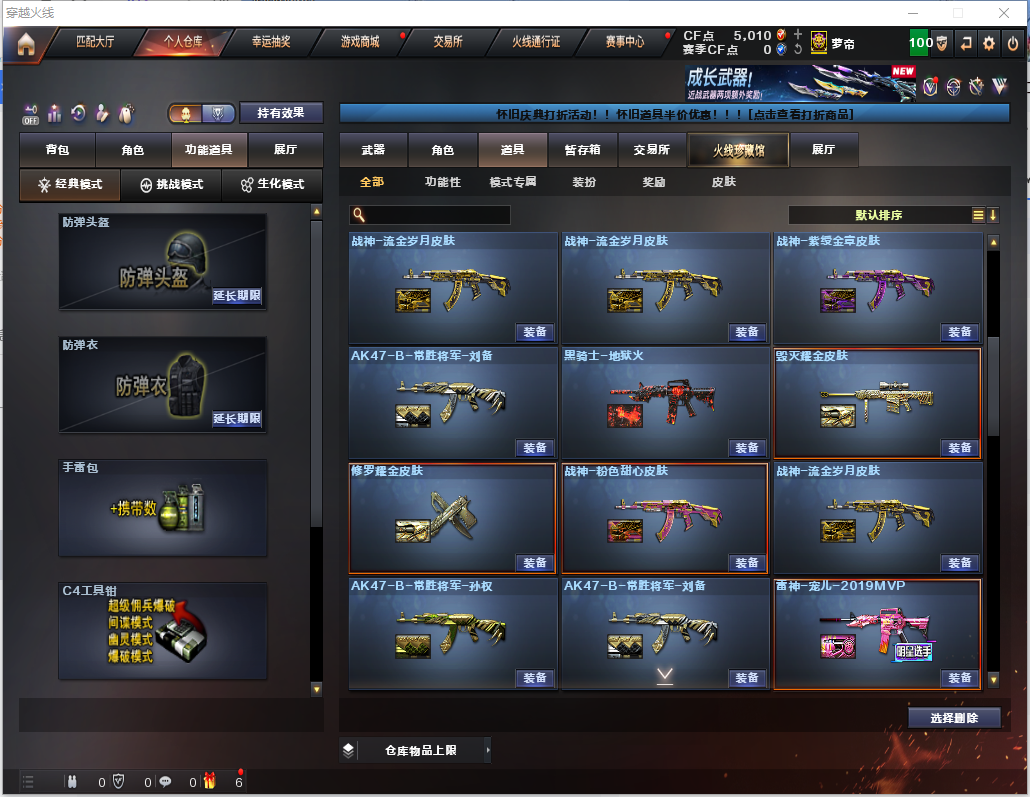The image size is (1030, 797).
Task: Close the game window
Action: click(1003, 13)
